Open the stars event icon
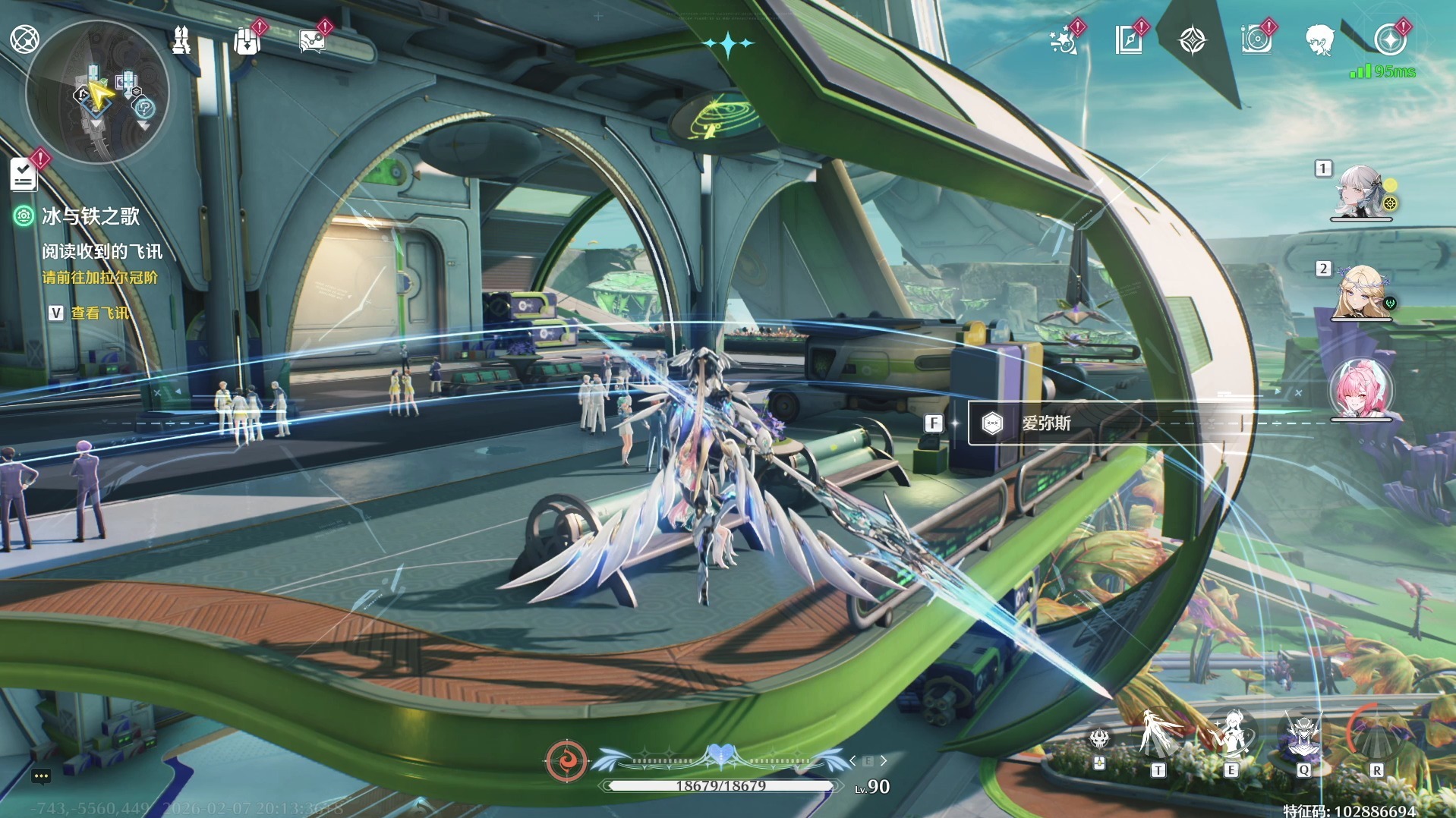This screenshot has height=818, width=1456. pos(1064,41)
